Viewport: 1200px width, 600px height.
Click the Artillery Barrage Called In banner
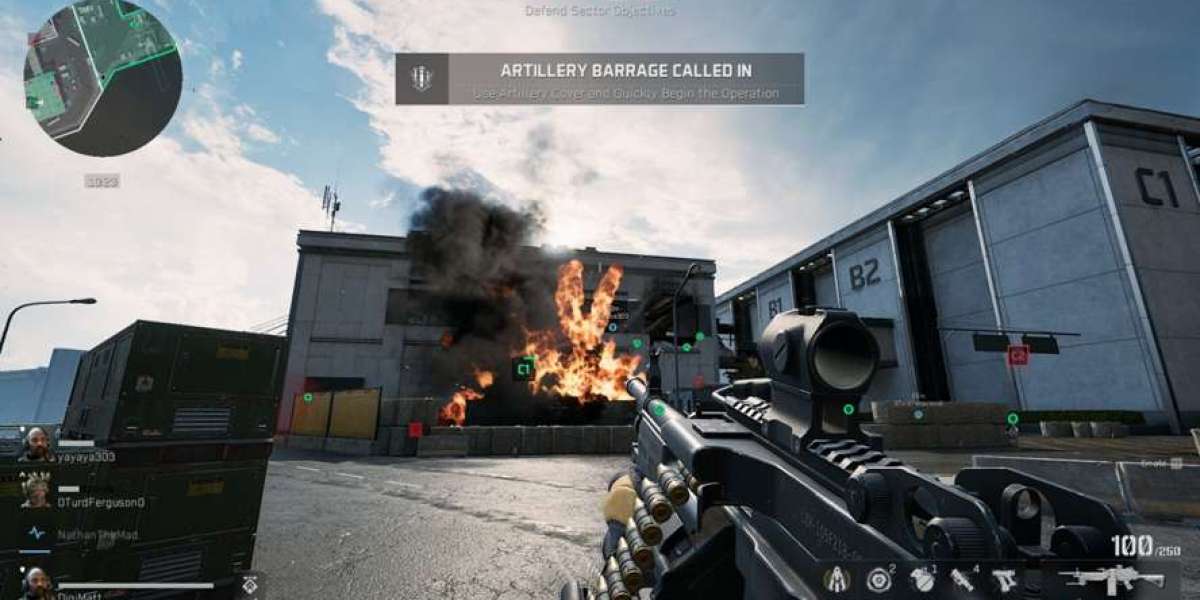click(600, 79)
